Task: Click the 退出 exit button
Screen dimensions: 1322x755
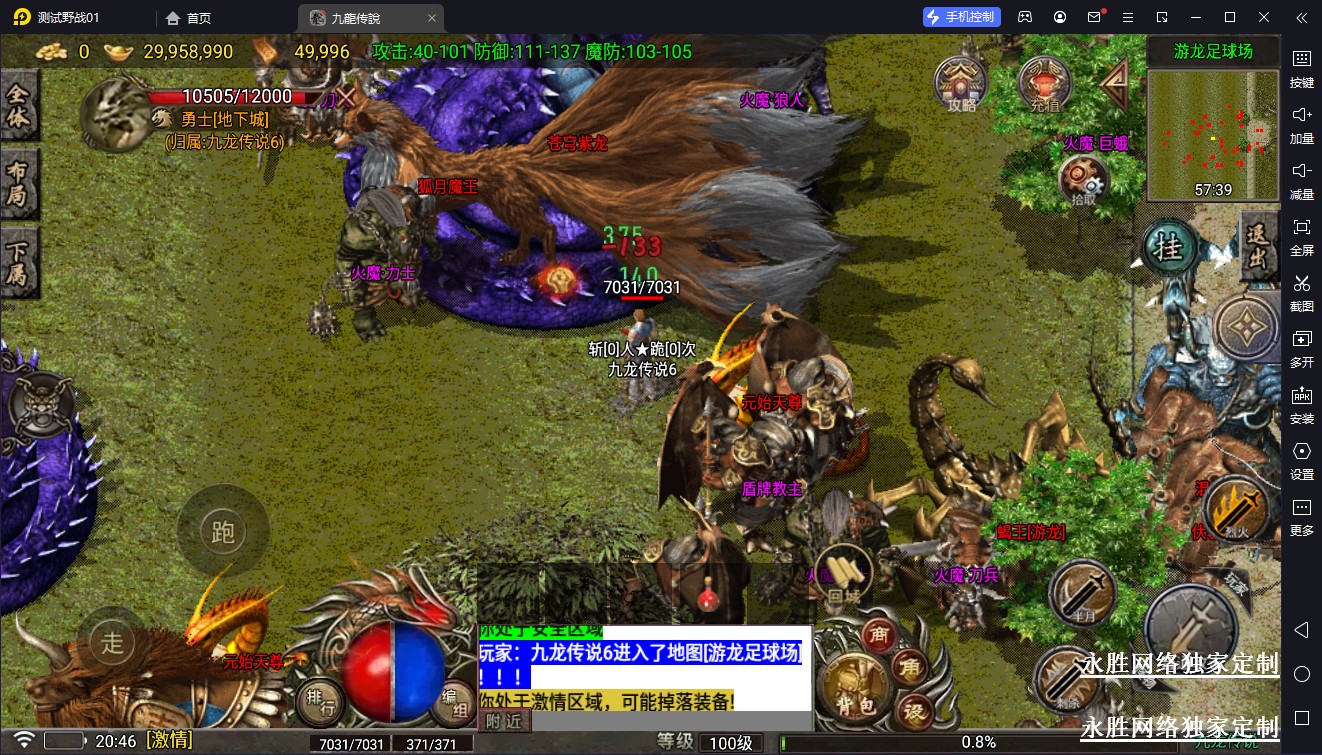Action: (x=1258, y=247)
